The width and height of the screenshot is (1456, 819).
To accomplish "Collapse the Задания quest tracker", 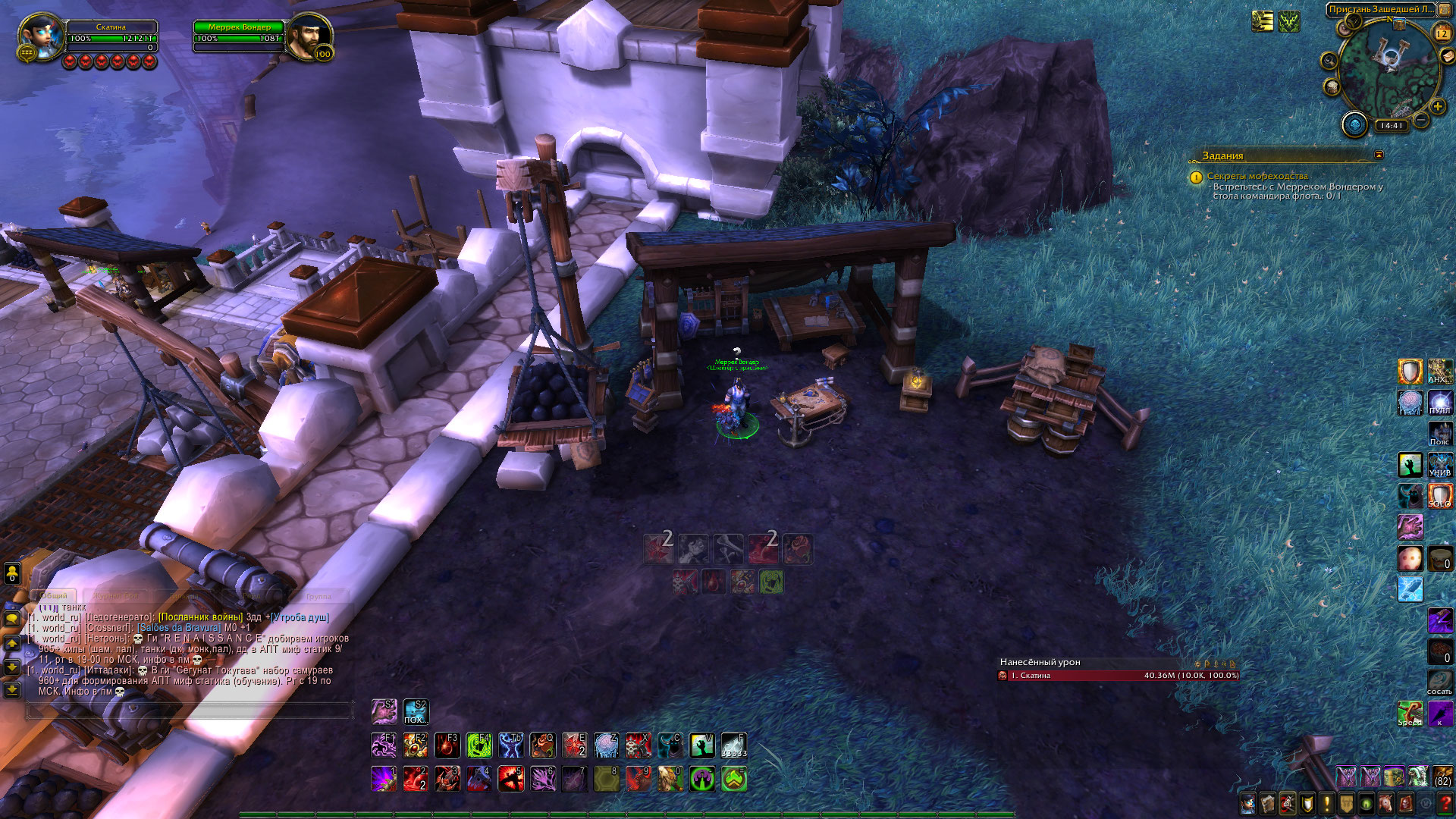I will [x=1379, y=155].
